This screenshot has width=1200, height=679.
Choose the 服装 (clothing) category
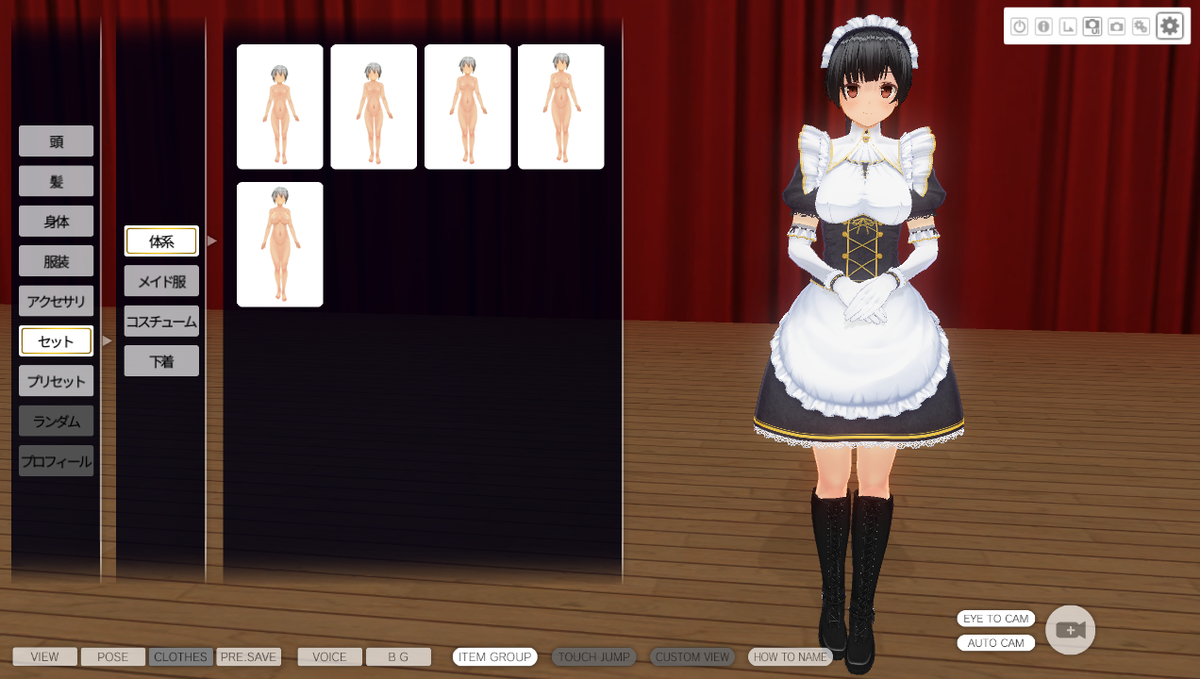(x=56, y=261)
